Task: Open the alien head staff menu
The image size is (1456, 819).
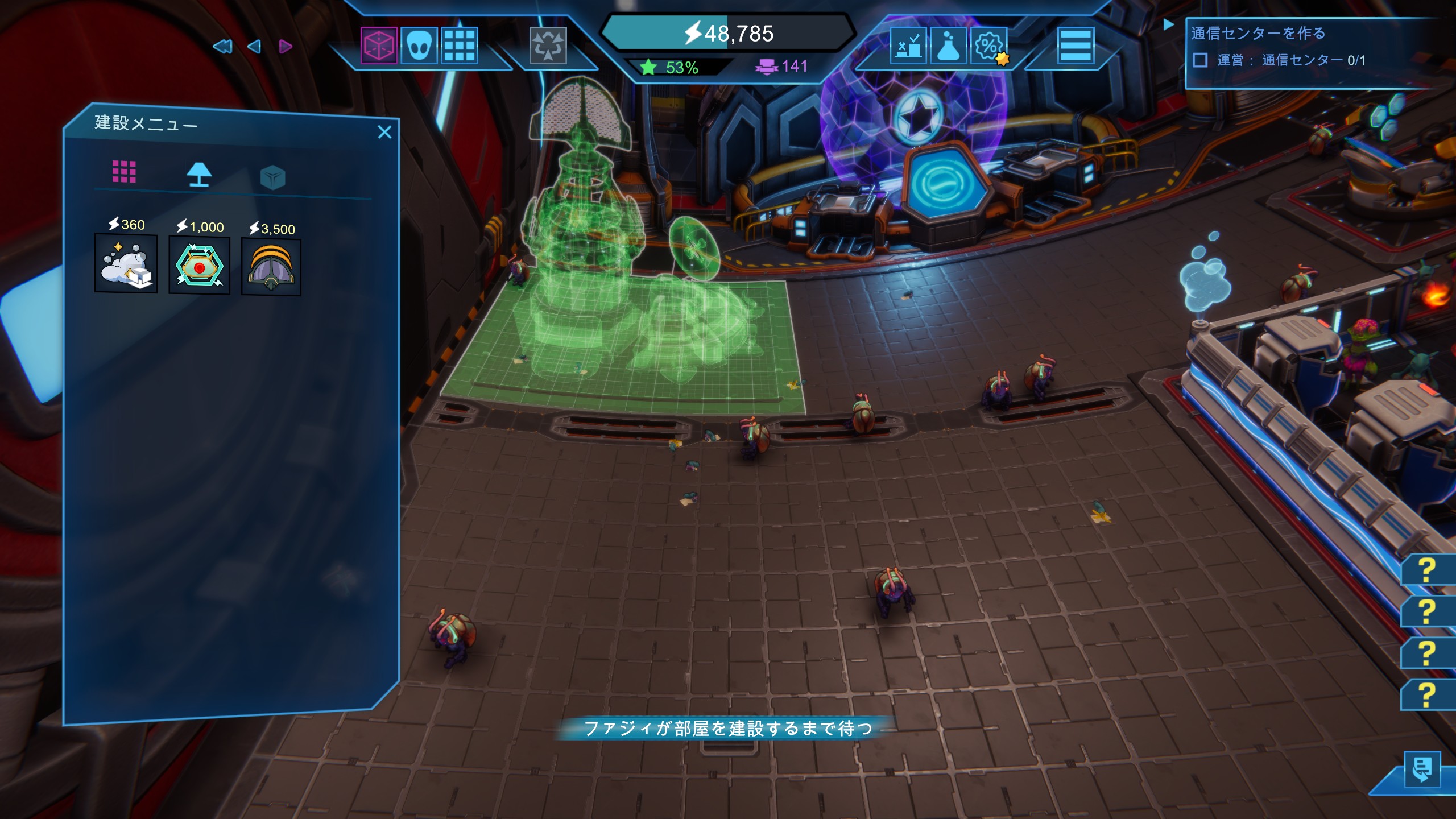Action: [x=419, y=45]
